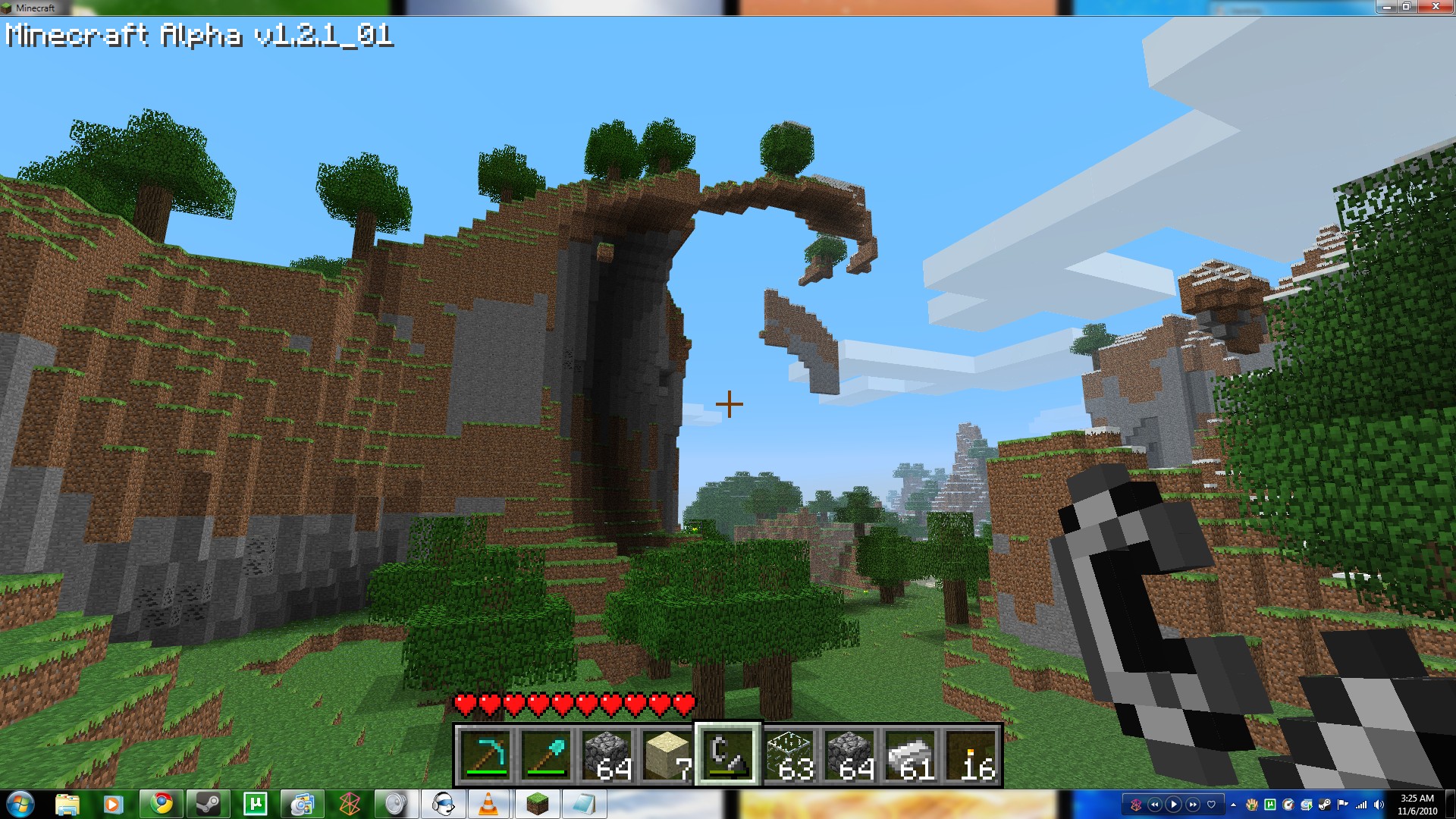Screen dimensions: 1456x819
Task: Choose the sand block stack
Action: click(x=667, y=755)
